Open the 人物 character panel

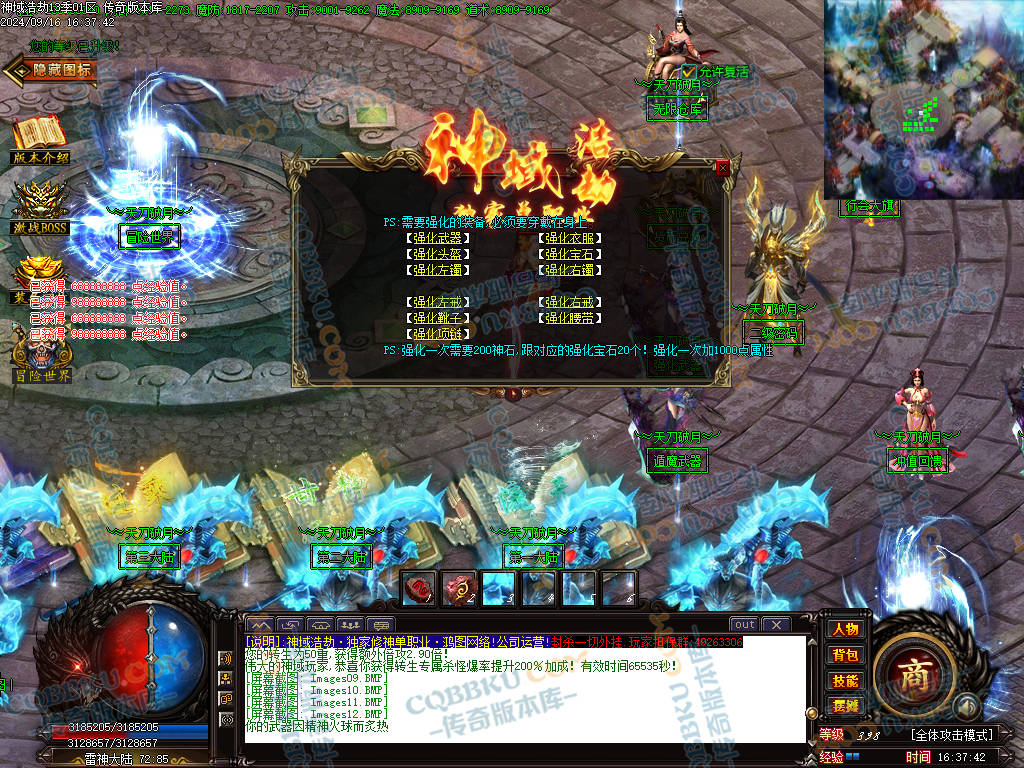[844, 629]
